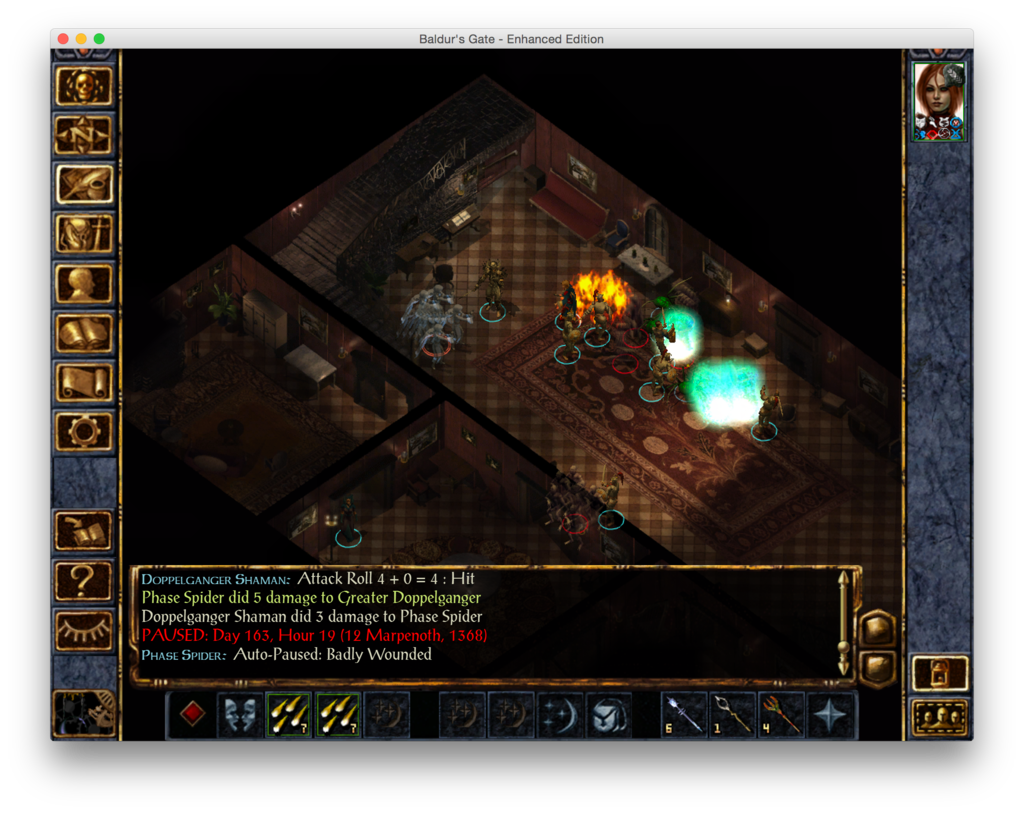Click the quick save book button
Image resolution: width=1024 pixels, height=813 pixels.
pyautogui.click(x=84, y=530)
